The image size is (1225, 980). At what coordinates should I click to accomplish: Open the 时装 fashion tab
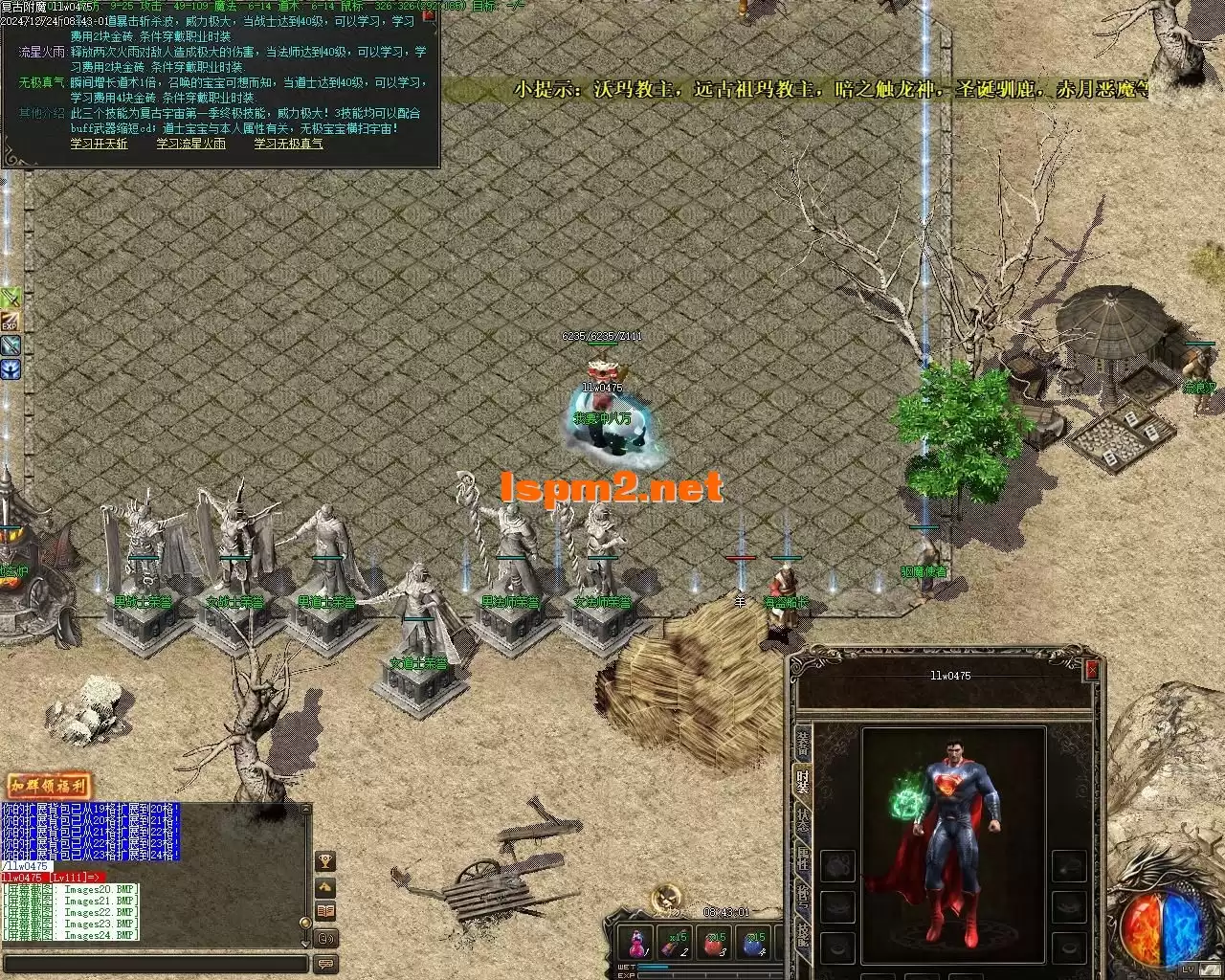(802, 783)
